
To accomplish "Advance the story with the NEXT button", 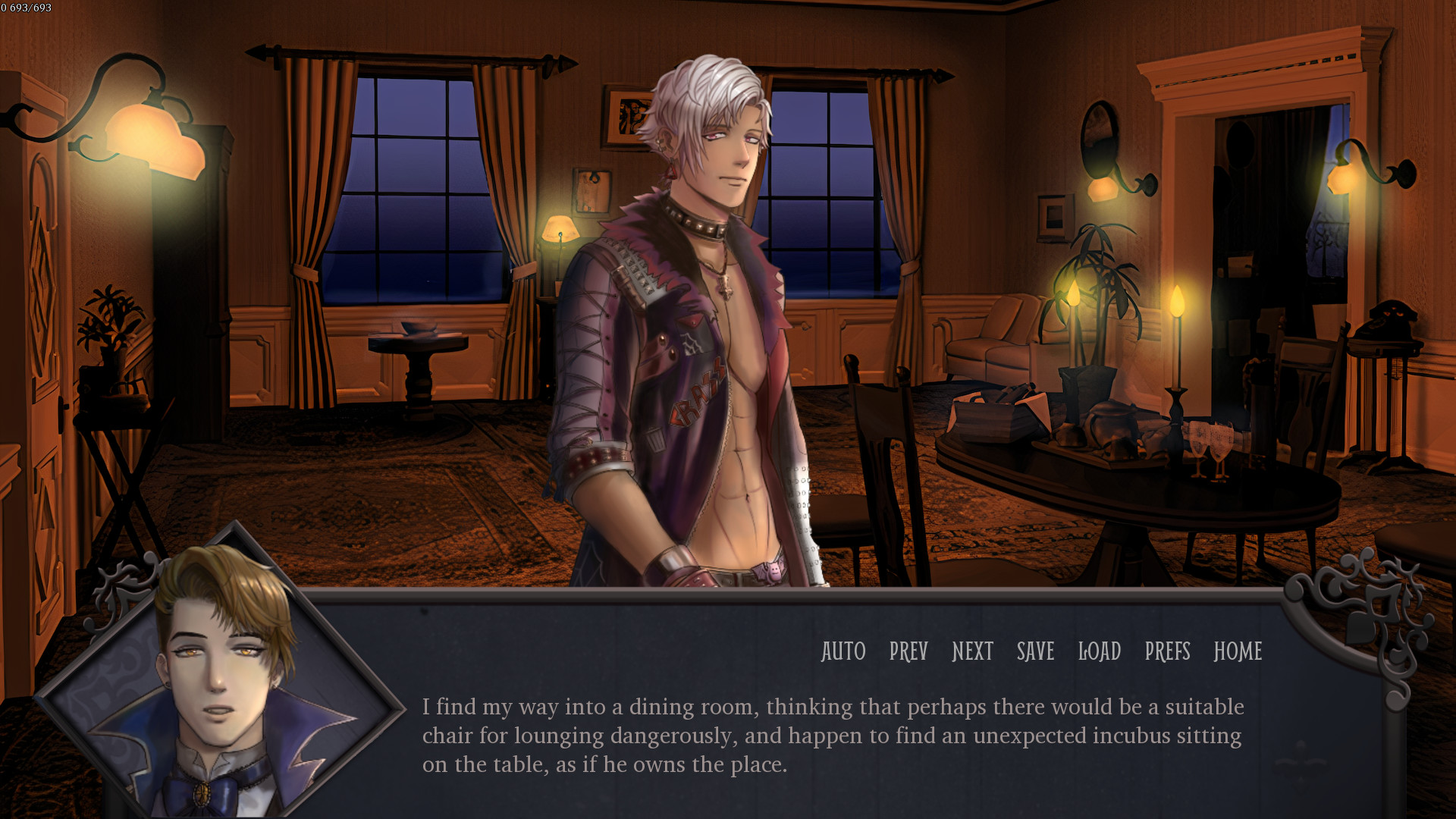I will point(971,652).
